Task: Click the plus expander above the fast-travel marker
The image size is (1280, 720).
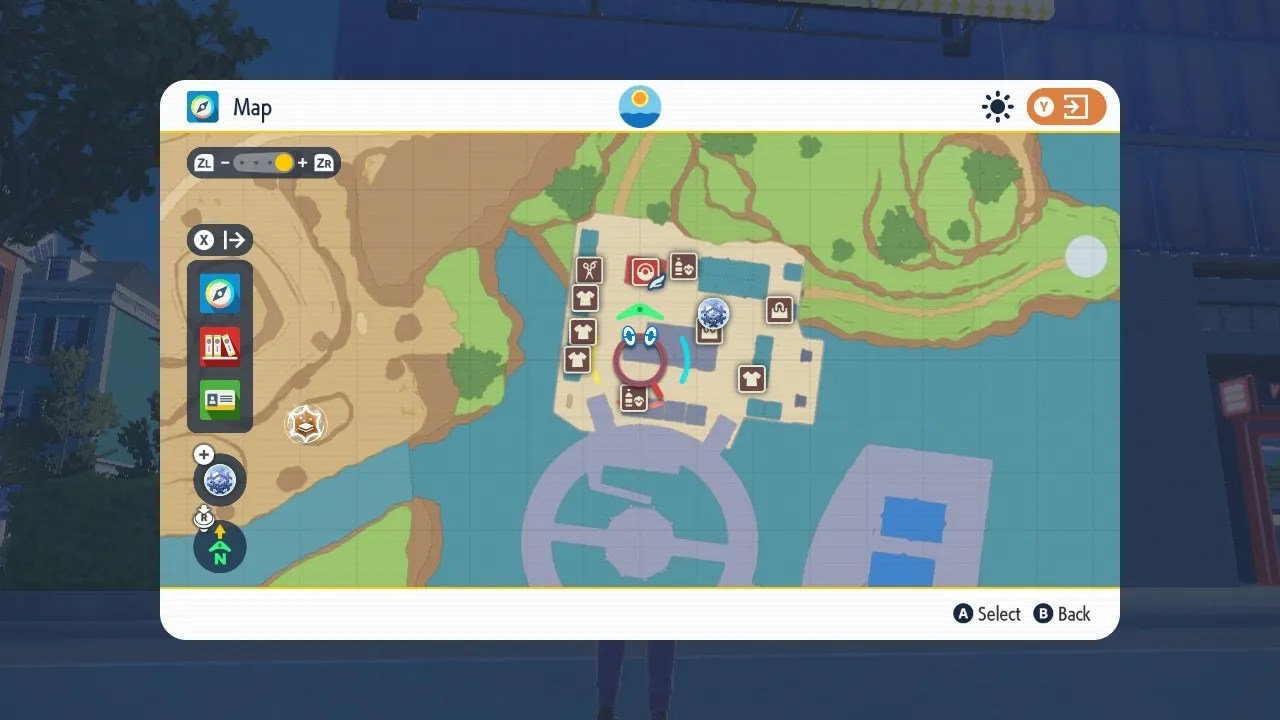Action: coord(203,454)
